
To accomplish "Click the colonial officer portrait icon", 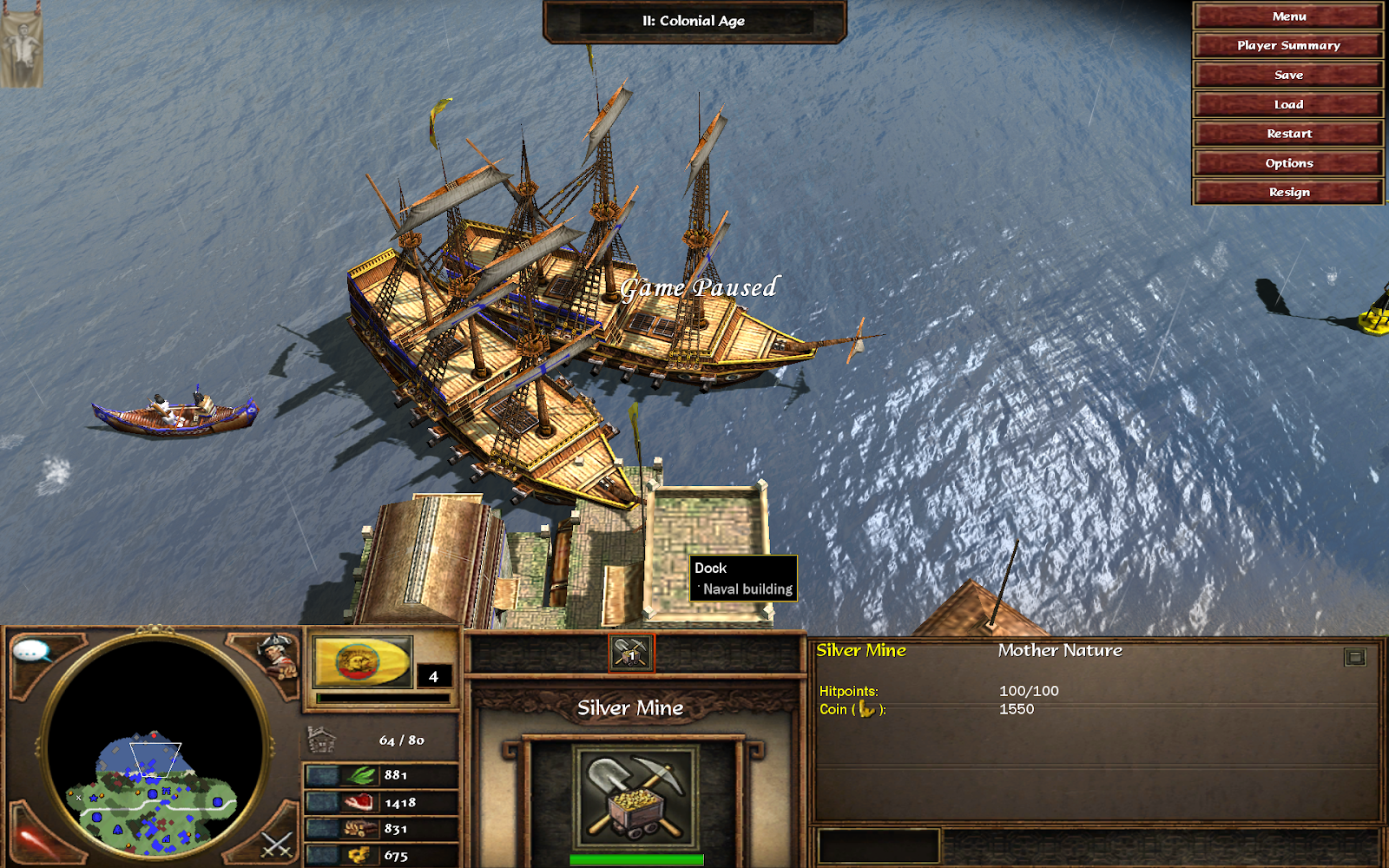I will 278,655.
